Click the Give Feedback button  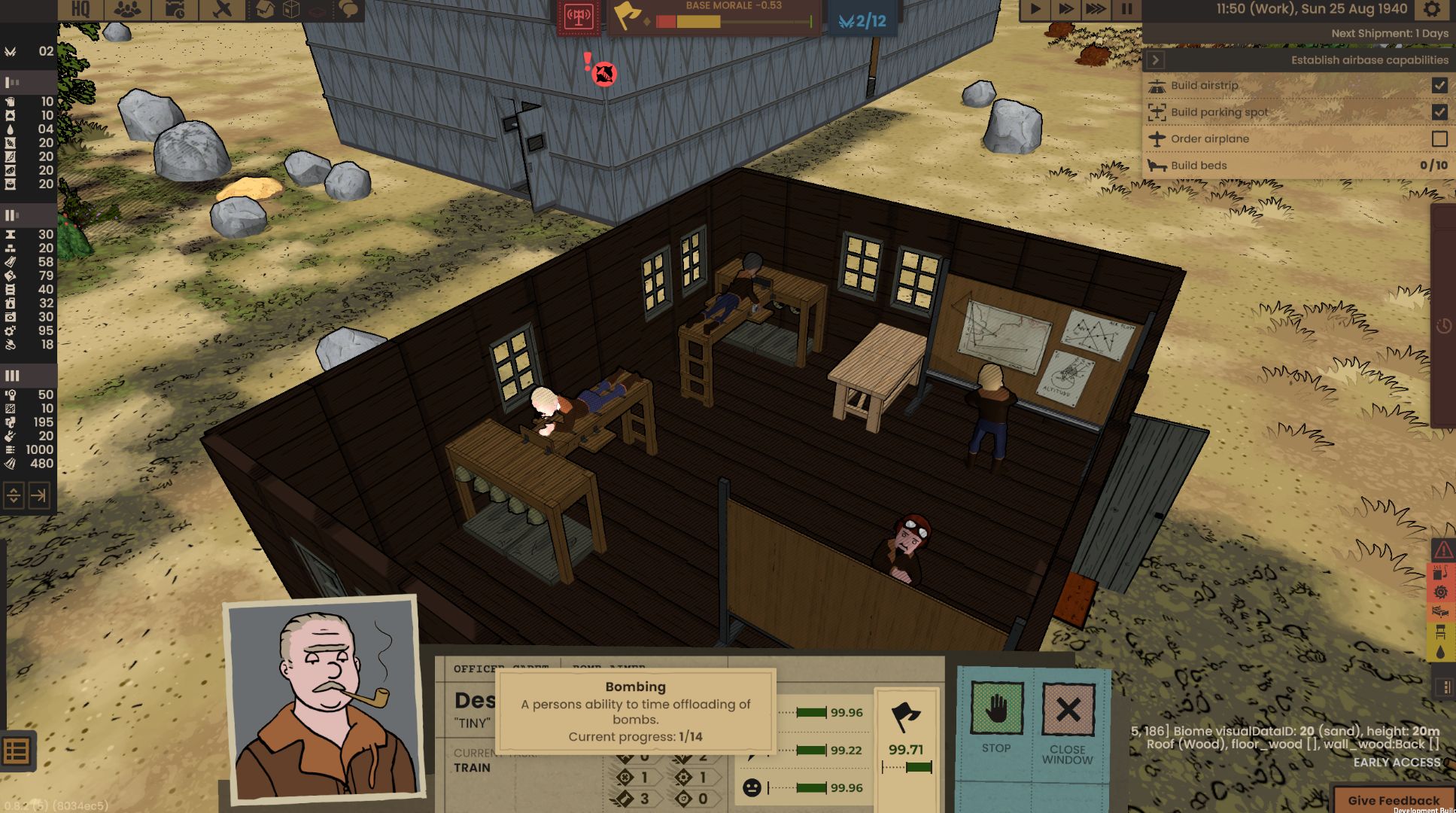(x=1394, y=800)
